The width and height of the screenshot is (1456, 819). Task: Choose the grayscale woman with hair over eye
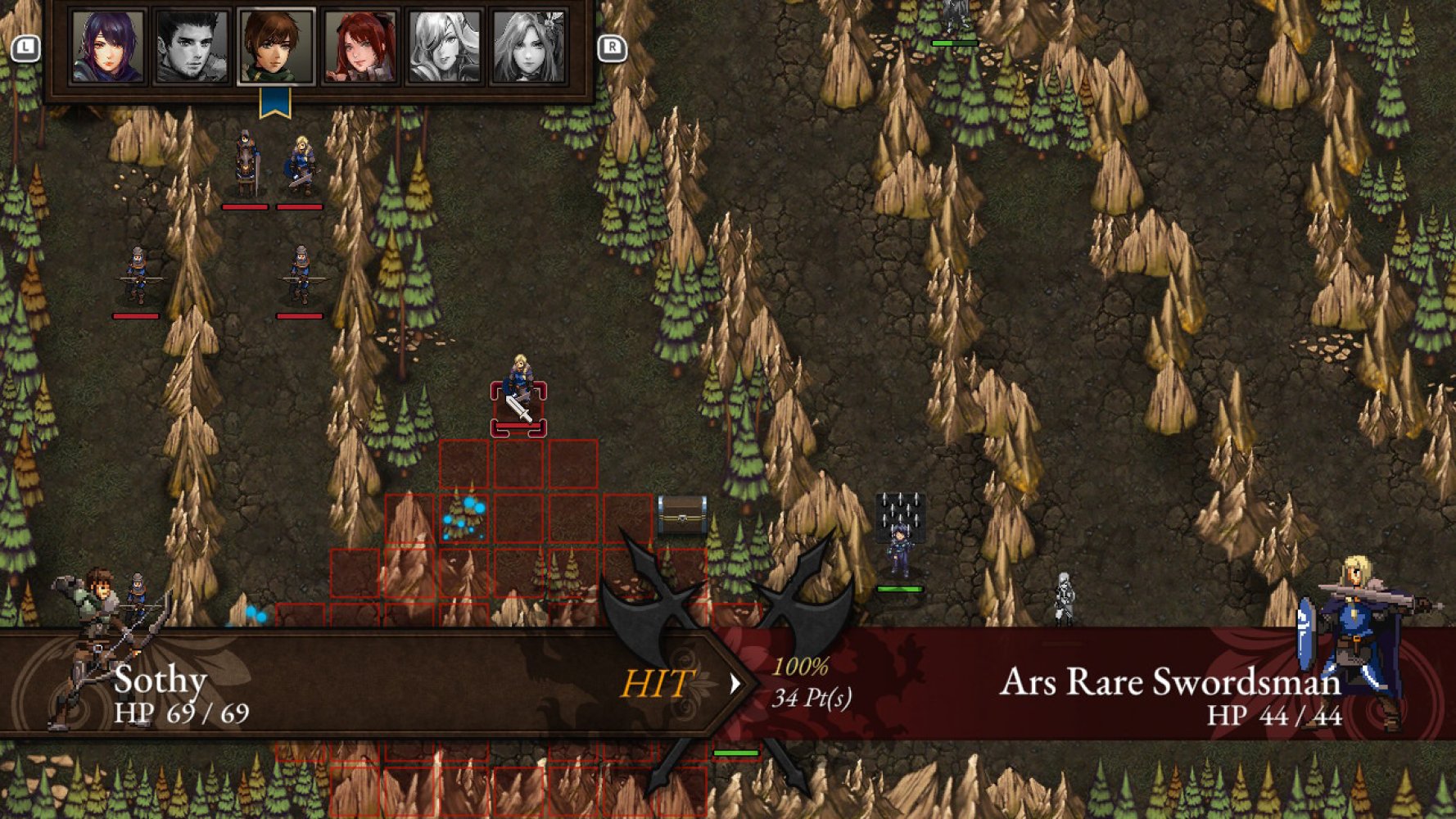[444, 47]
